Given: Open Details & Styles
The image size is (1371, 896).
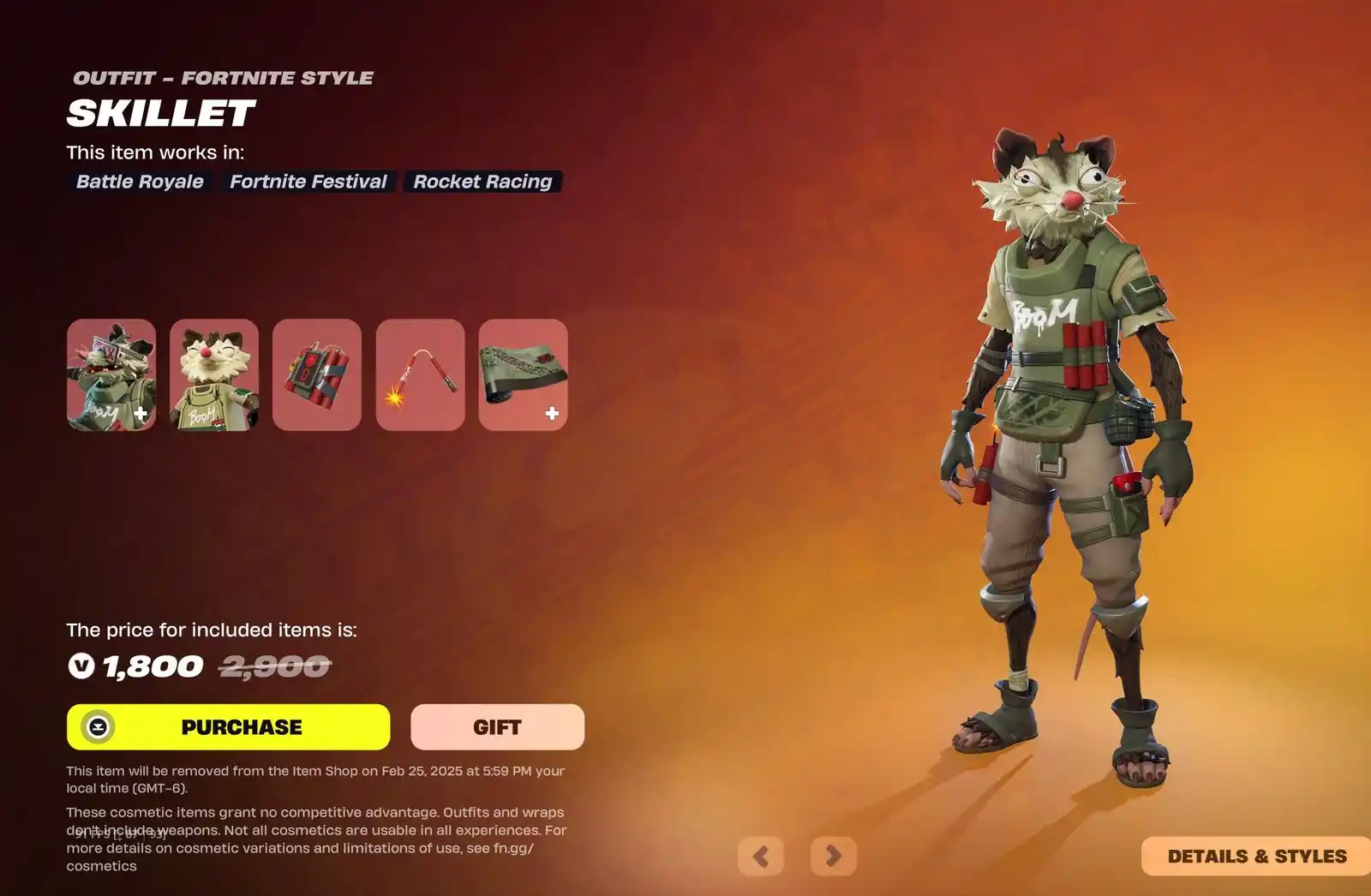Looking at the screenshot, I should coord(1256,856).
